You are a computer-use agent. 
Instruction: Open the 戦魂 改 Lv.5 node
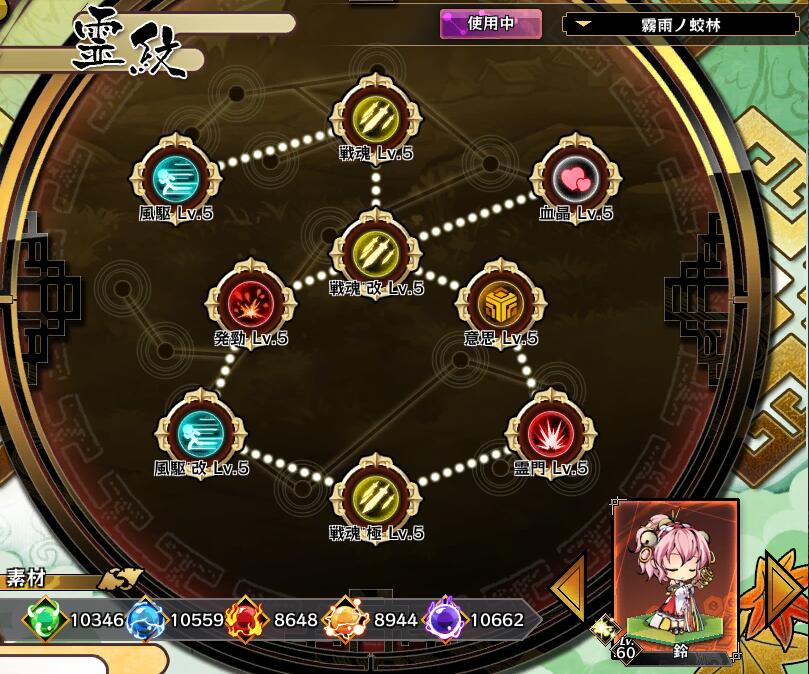coord(376,252)
